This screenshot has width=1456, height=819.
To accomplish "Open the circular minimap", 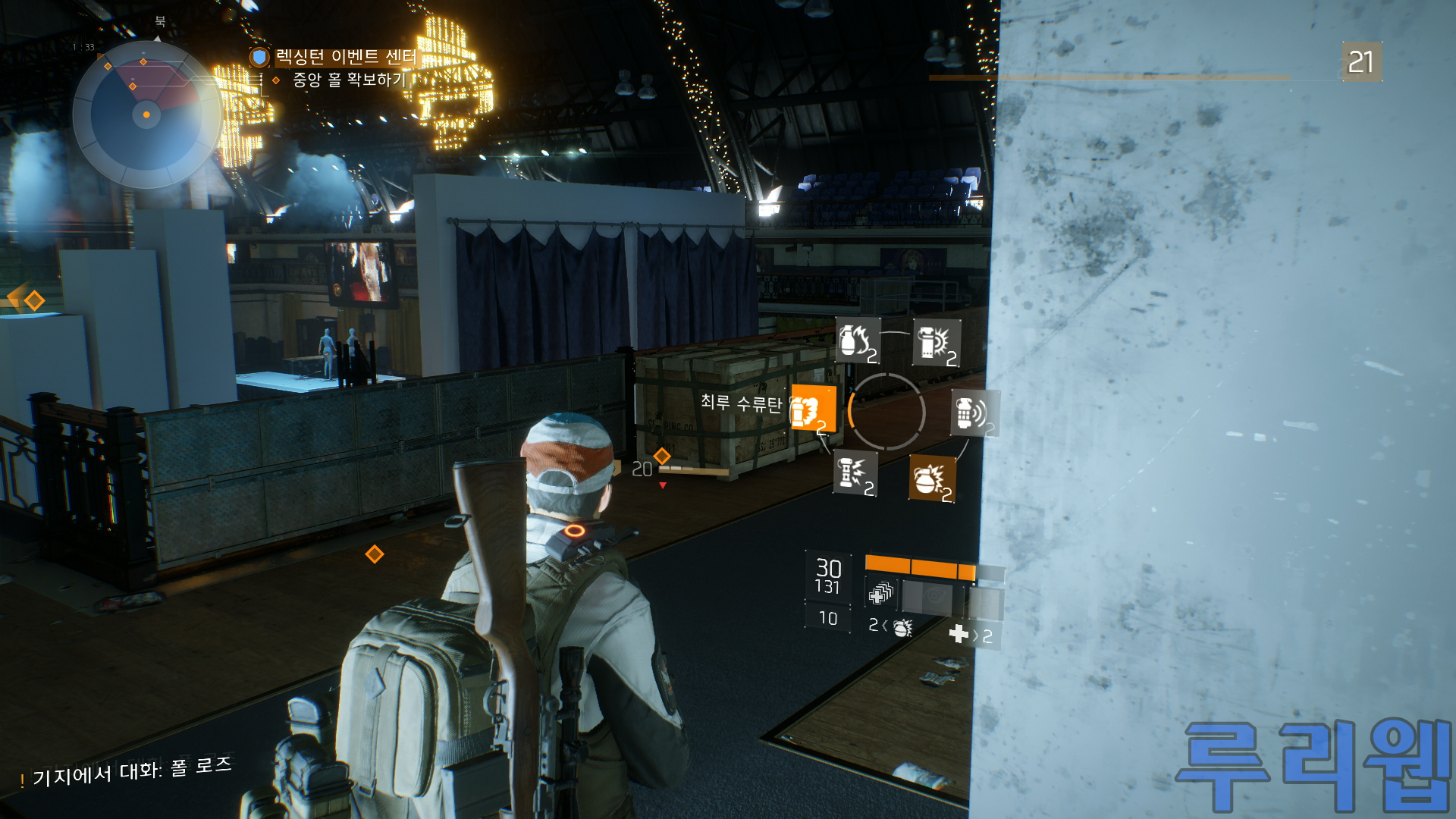I will click(146, 115).
